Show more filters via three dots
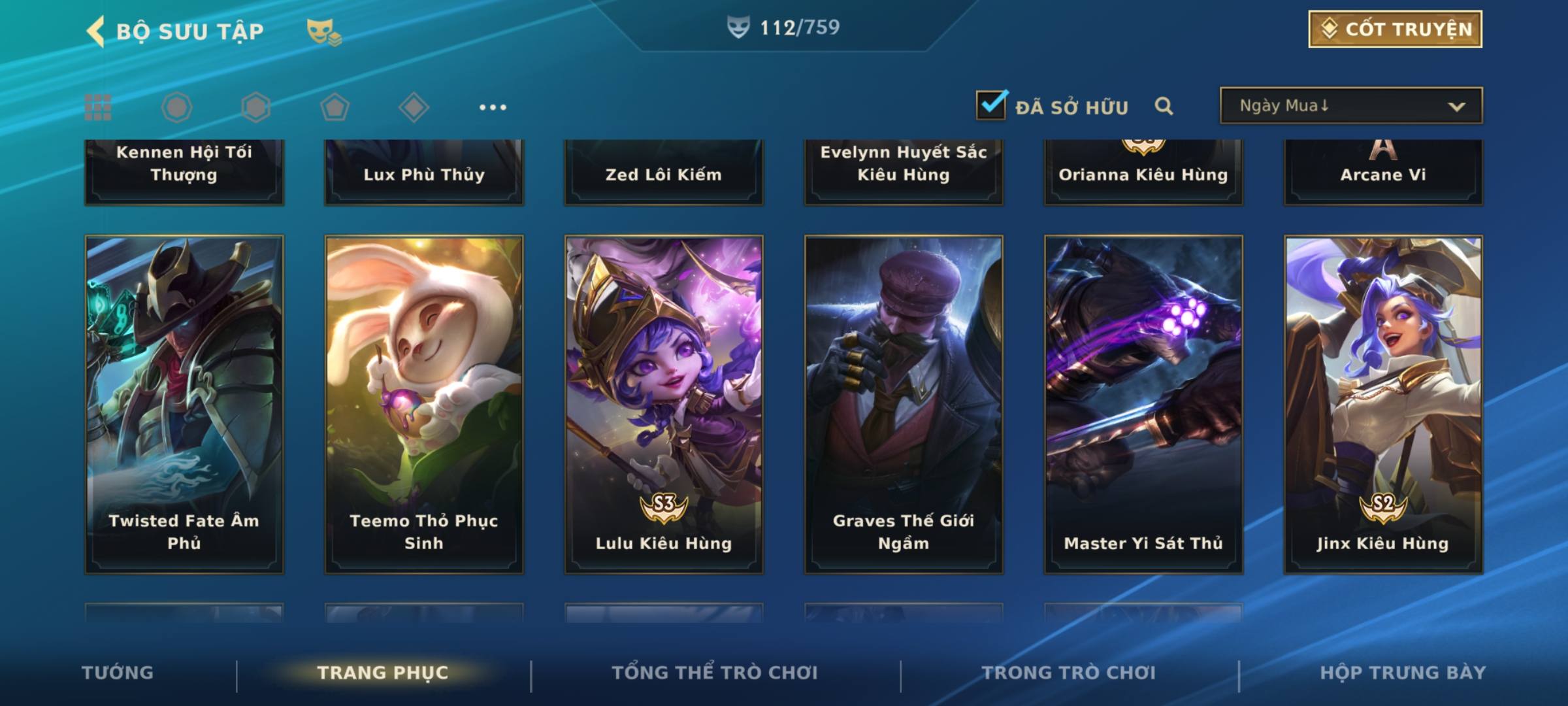The height and width of the screenshot is (706, 1568). pos(493,107)
